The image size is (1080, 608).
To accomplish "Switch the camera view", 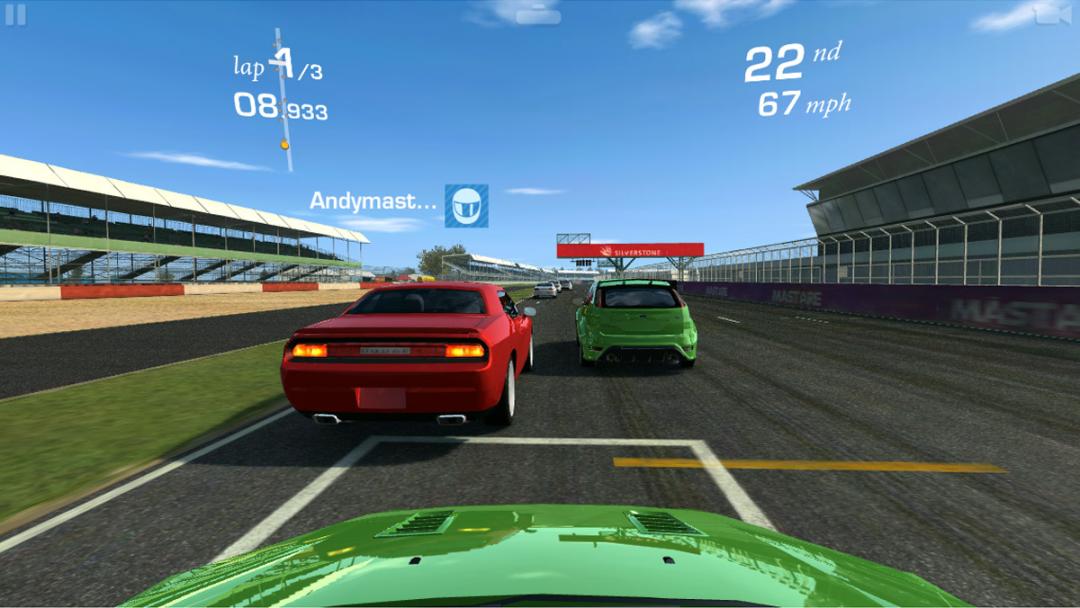I will point(1053,14).
